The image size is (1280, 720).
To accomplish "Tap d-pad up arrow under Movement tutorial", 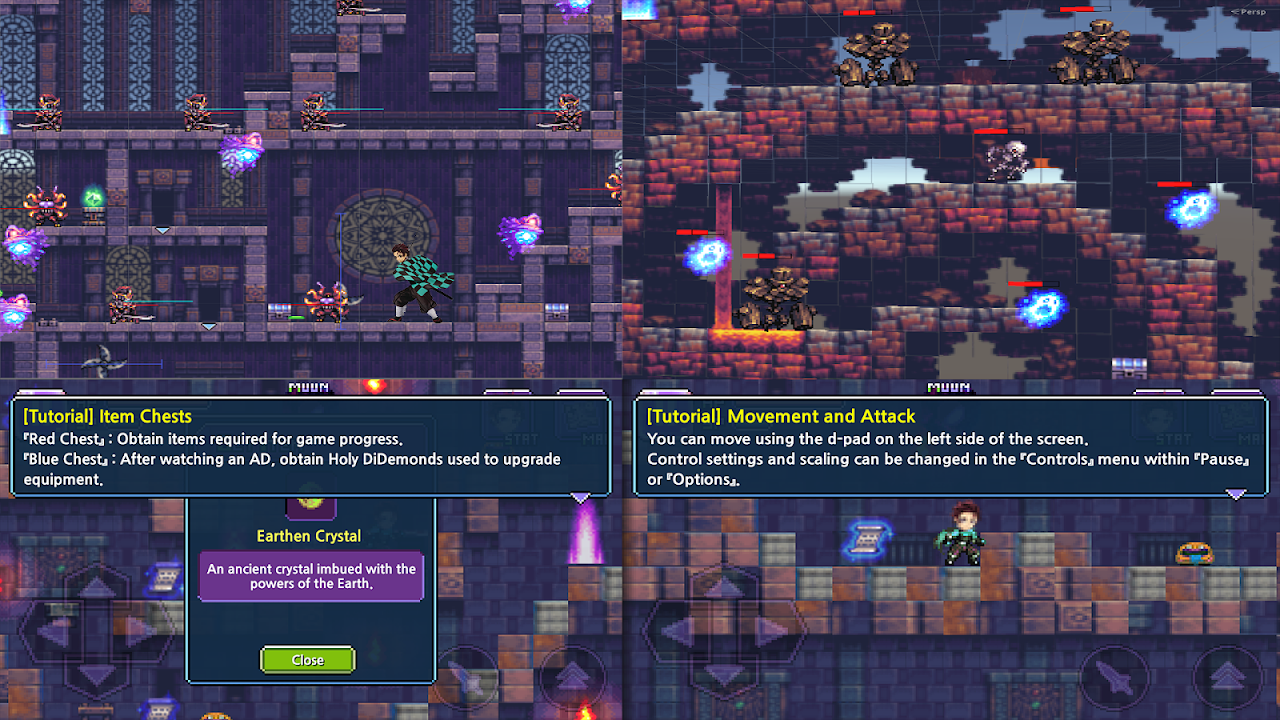I will click(x=723, y=587).
